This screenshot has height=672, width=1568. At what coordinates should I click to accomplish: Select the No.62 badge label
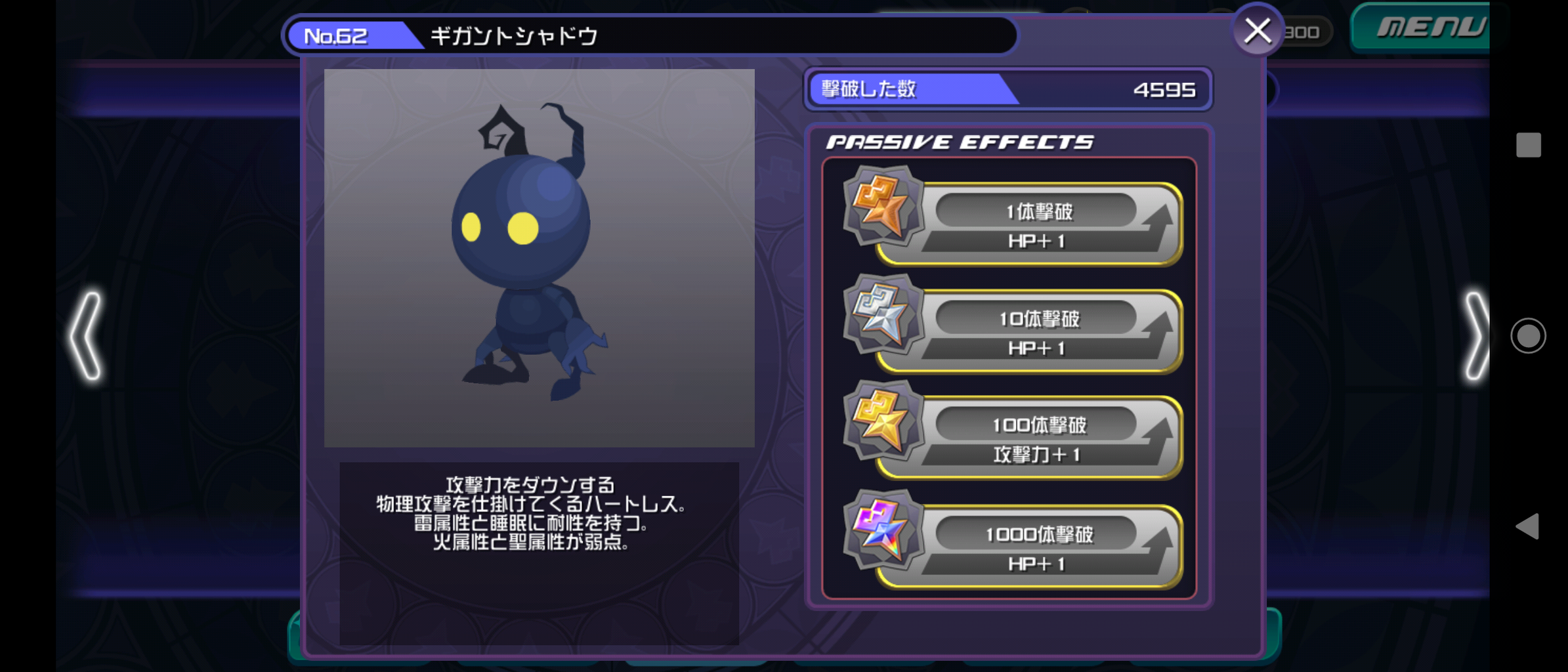337,35
